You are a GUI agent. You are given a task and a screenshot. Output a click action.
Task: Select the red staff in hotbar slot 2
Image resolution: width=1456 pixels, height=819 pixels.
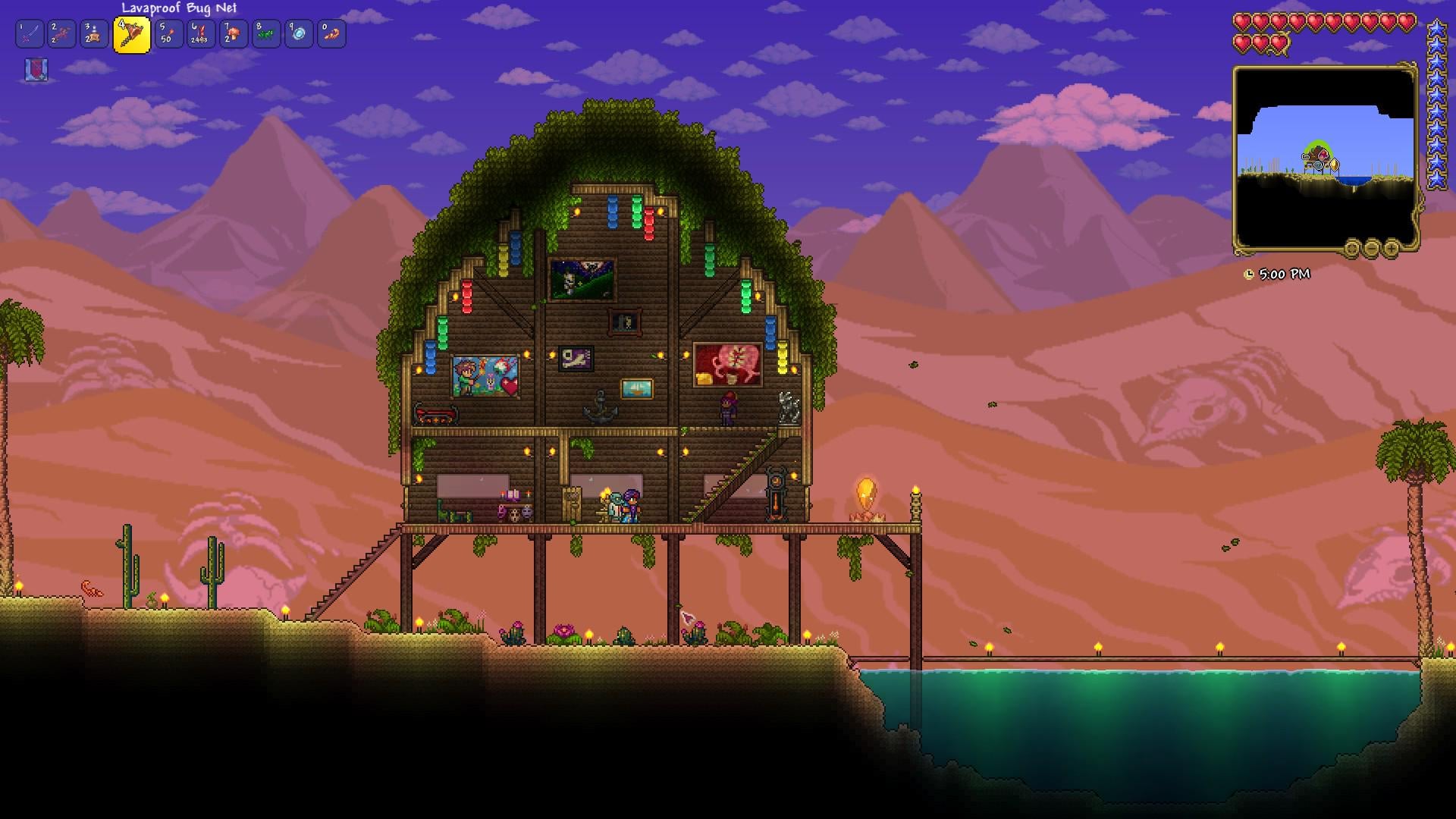[x=62, y=34]
